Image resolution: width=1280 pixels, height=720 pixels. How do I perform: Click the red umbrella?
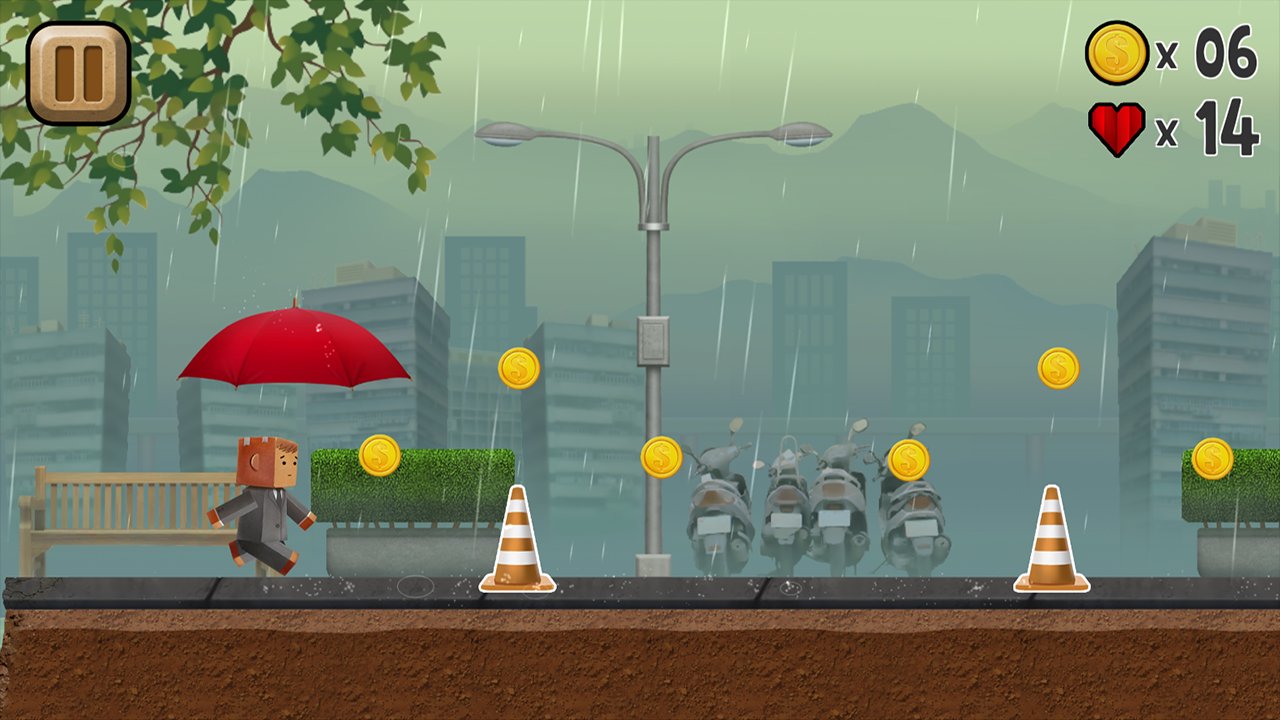pyautogui.click(x=294, y=350)
